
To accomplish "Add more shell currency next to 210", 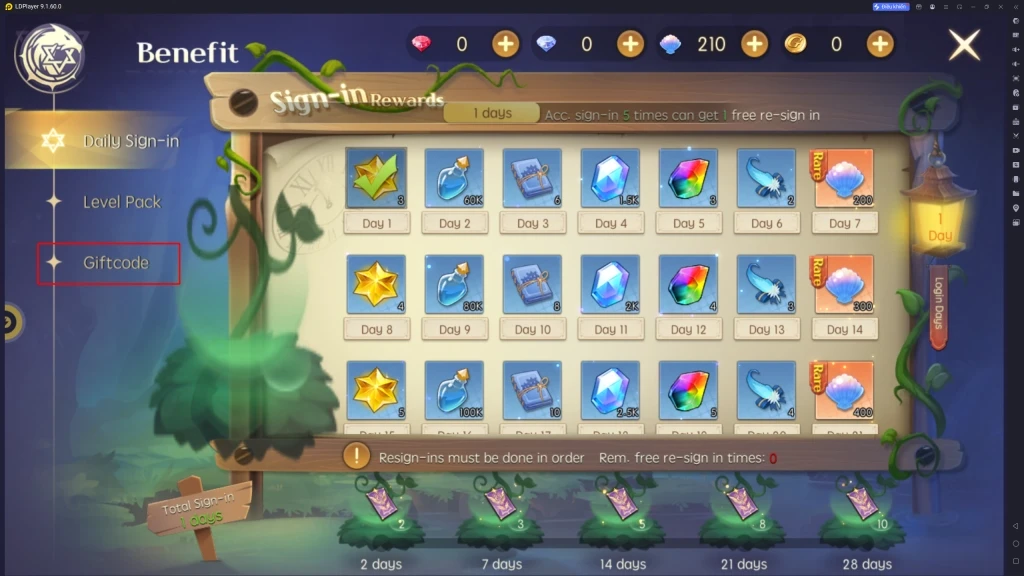I will pos(754,44).
